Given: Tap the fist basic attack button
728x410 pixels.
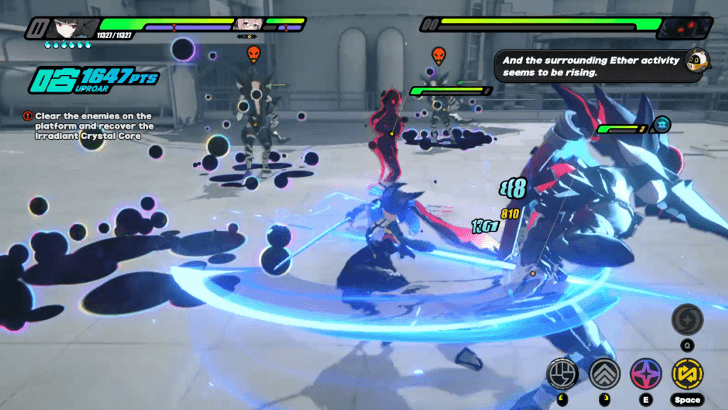Looking at the screenshot, I should (x=562, y=374).
